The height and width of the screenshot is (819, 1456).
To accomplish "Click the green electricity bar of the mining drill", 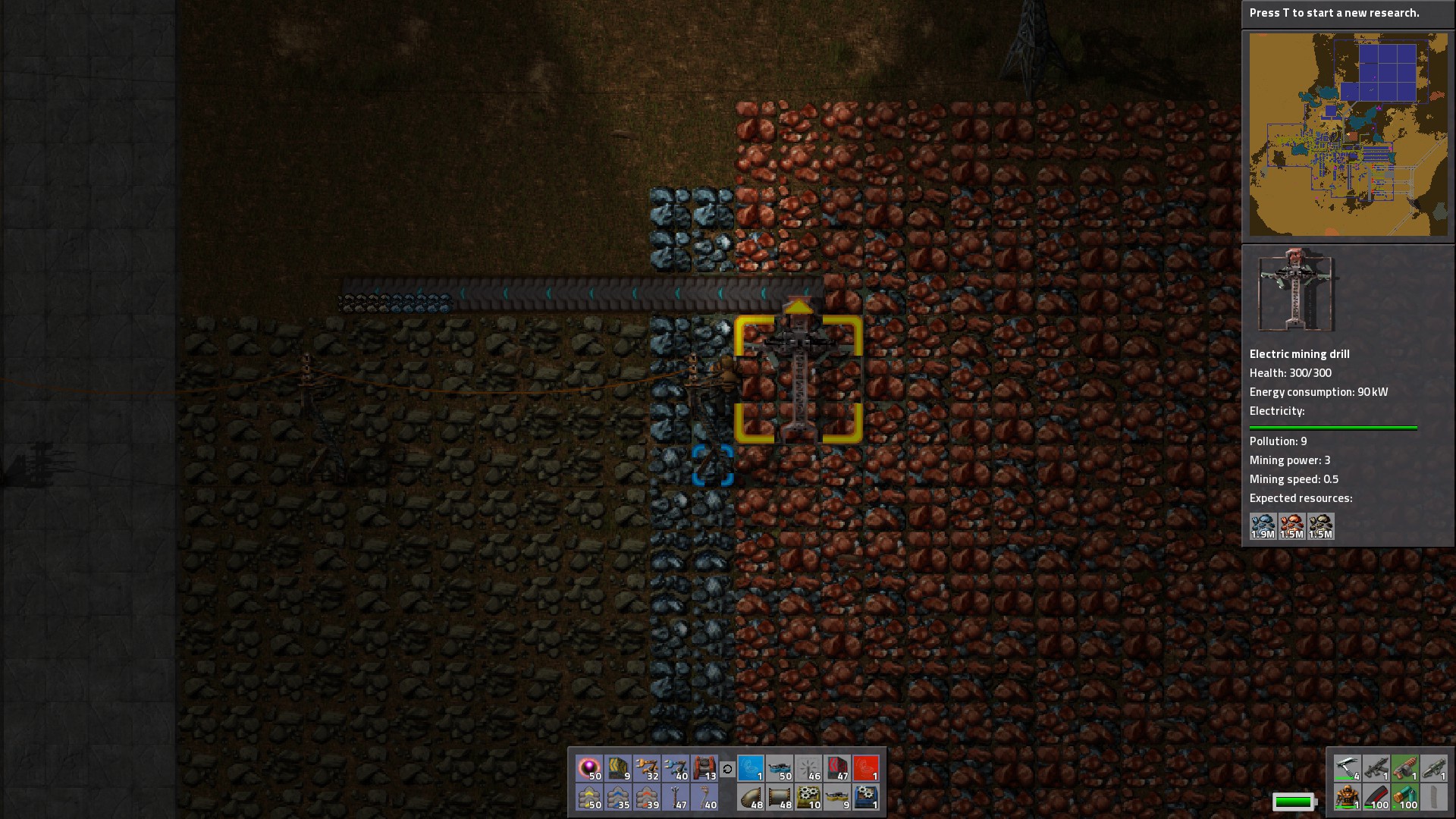I will pyautogui.click(x=1333, y=427).
